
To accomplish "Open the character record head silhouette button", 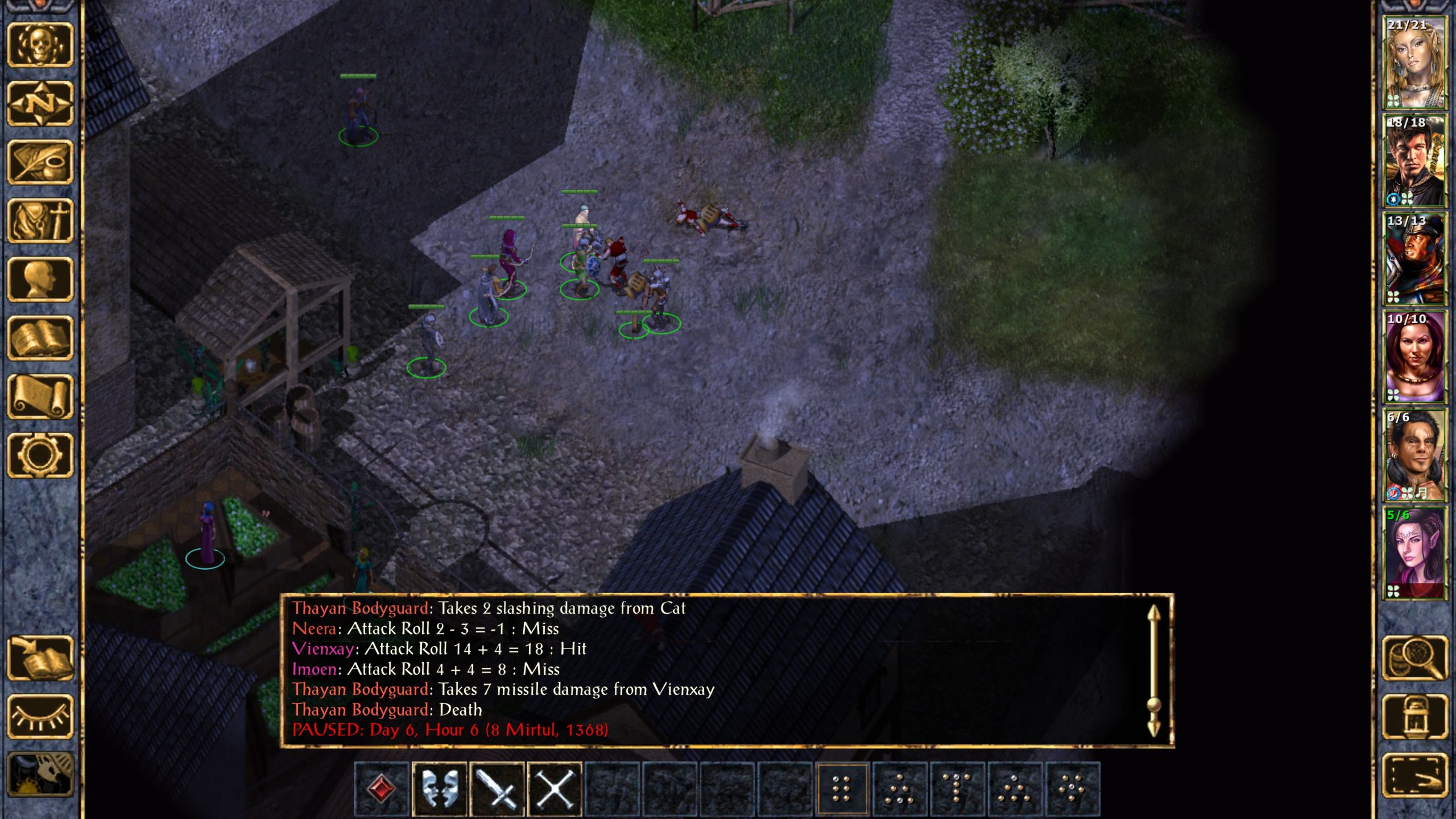I will (x=40, y=279).
